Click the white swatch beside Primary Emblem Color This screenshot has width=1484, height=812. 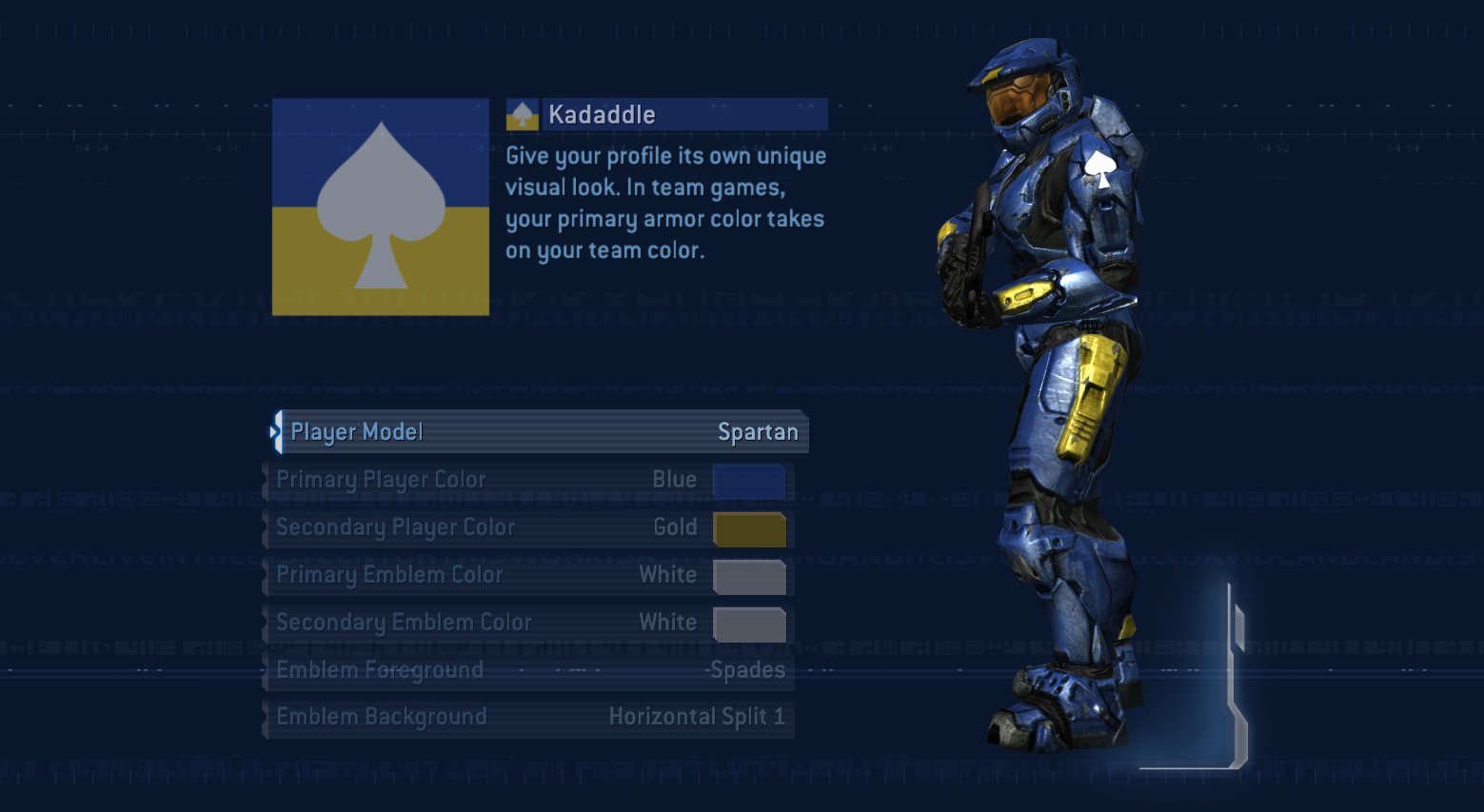click(749, 575)
